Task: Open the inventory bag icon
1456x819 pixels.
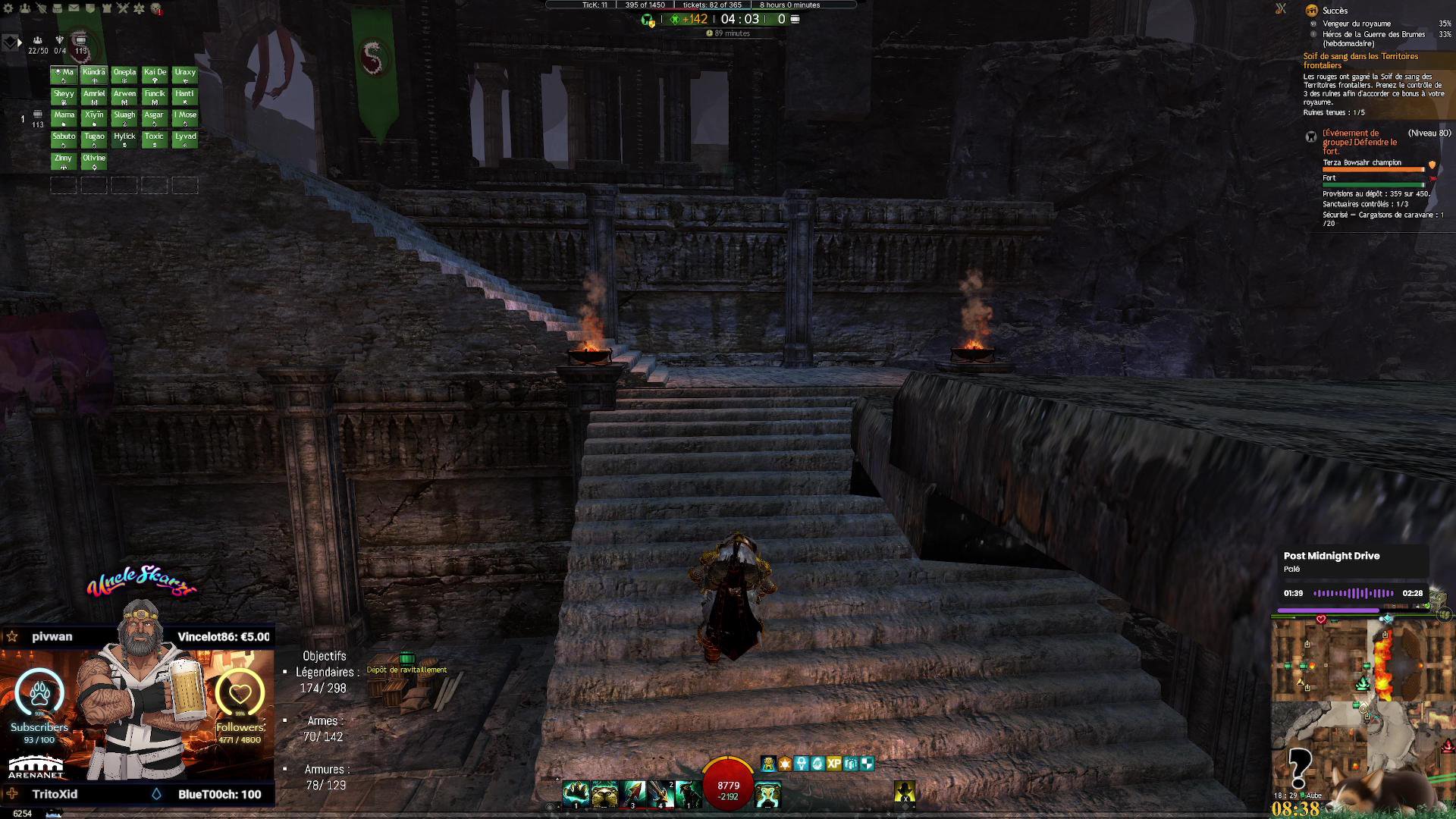Action: tap(58, 8)
